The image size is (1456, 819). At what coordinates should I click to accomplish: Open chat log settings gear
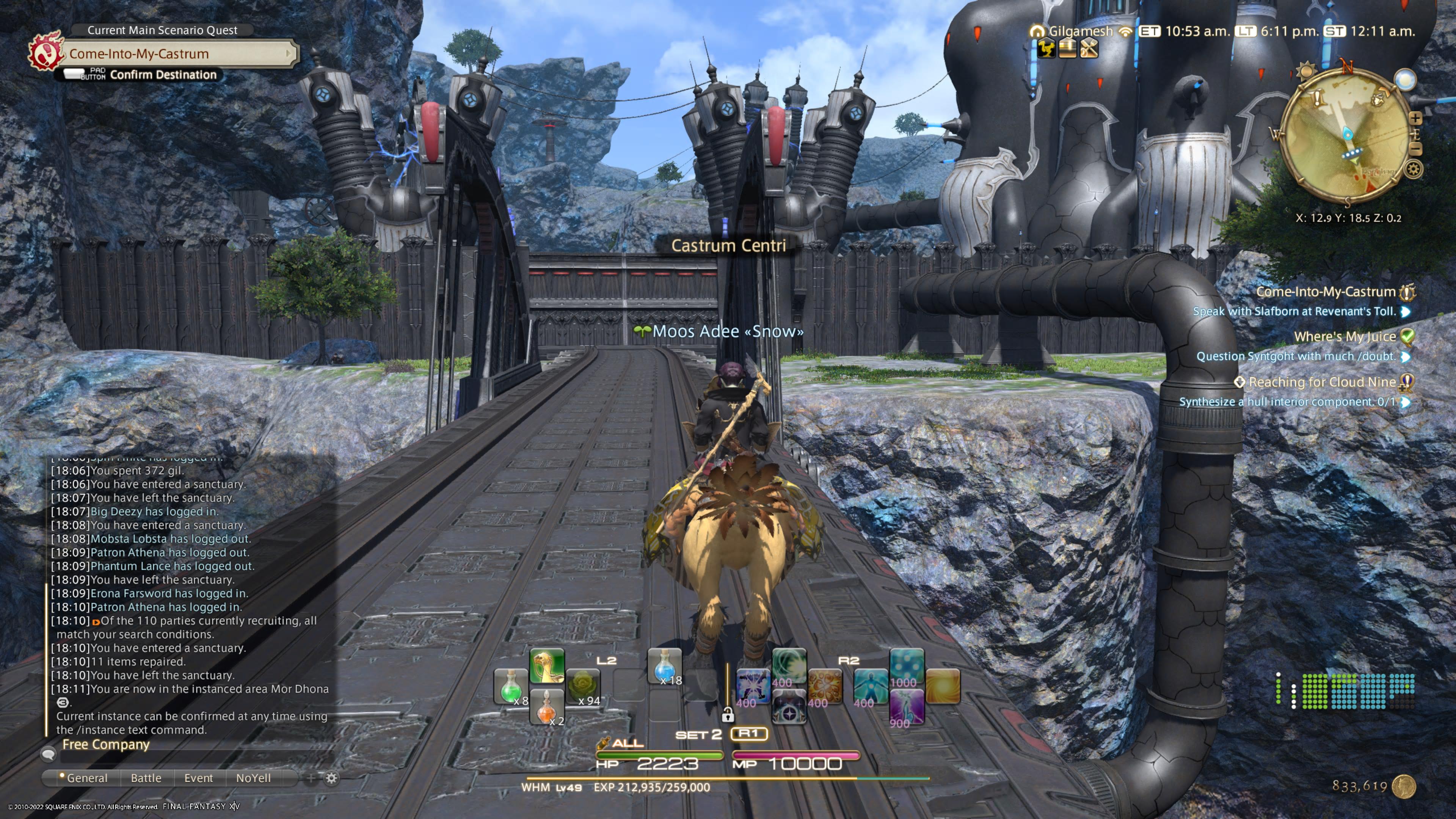(x=332, y=778)
